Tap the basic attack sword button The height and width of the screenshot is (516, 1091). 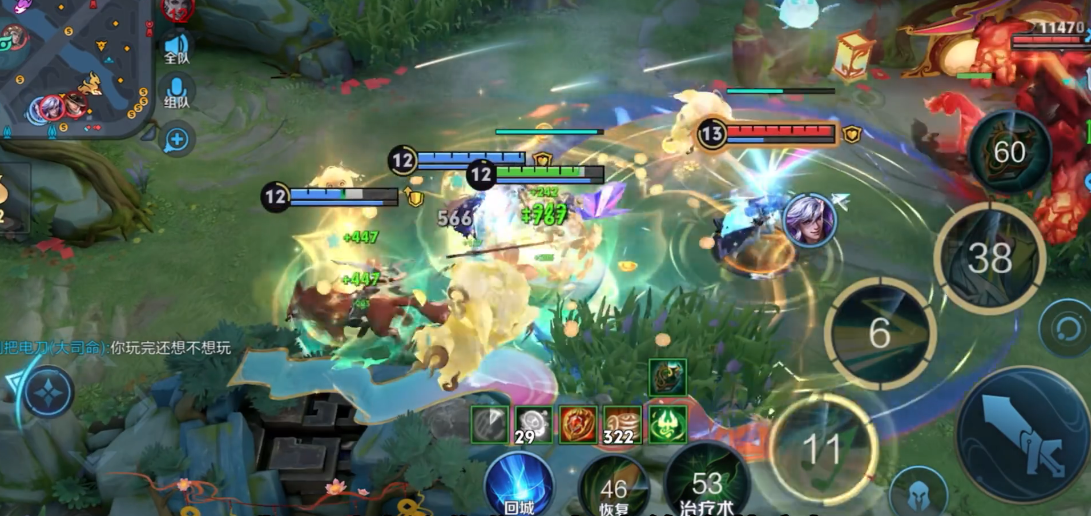(x=1022, y=434)
